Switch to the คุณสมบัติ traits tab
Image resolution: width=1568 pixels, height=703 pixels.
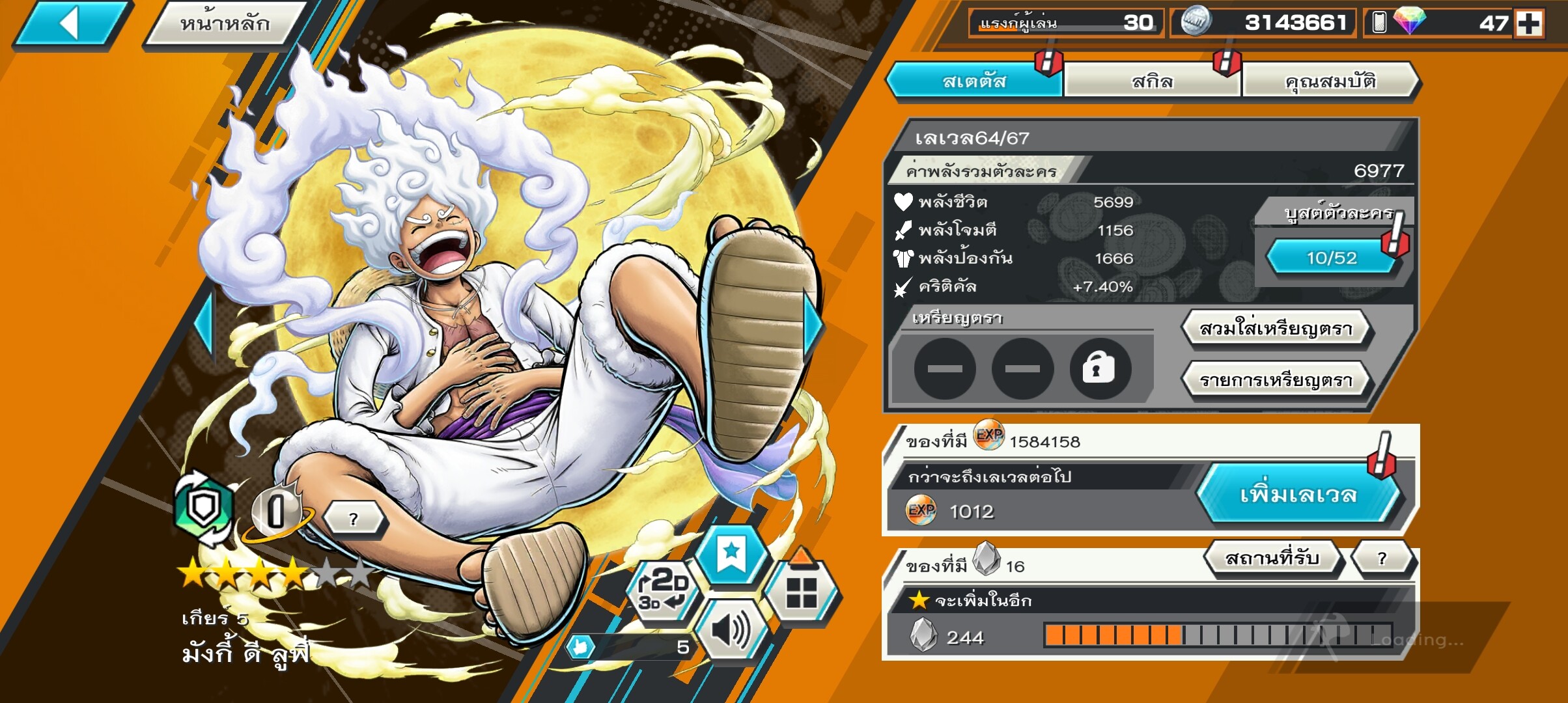pos(1330,81)
